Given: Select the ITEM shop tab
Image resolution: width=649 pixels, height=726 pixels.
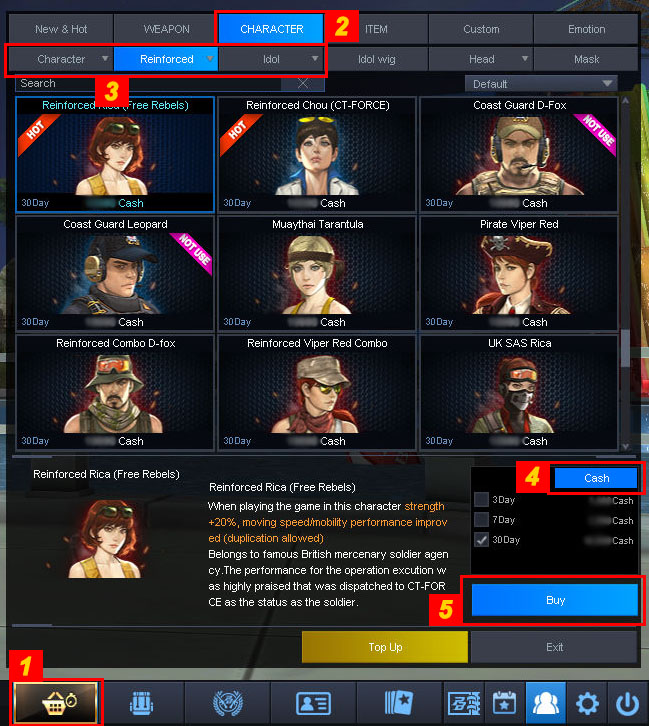Looking at the screenshot, I should coord(376,29).
